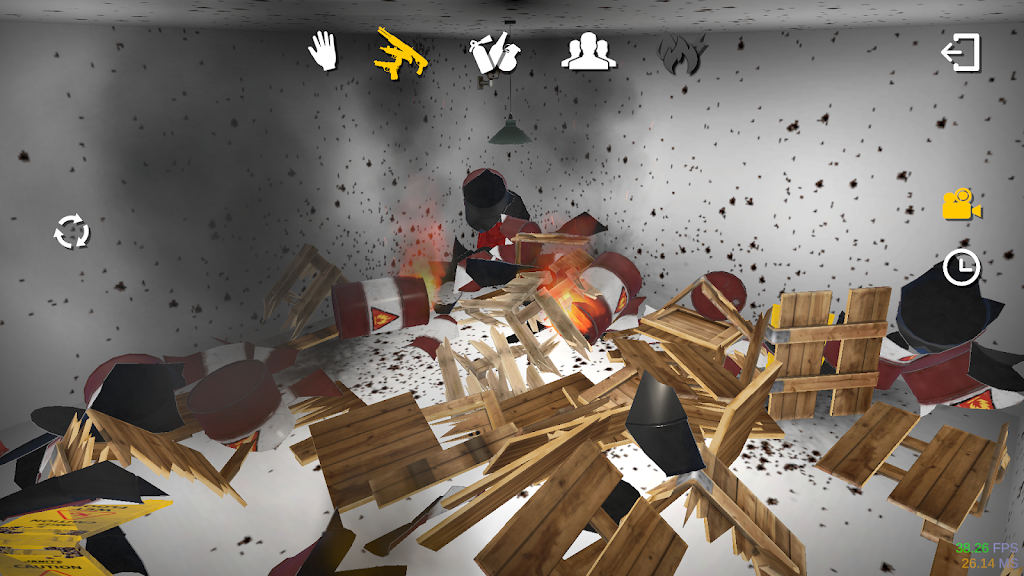Viewport: 1024px width, 576px height.
Task: Toggle the yellow video camera mode
Action: point(962,204)
